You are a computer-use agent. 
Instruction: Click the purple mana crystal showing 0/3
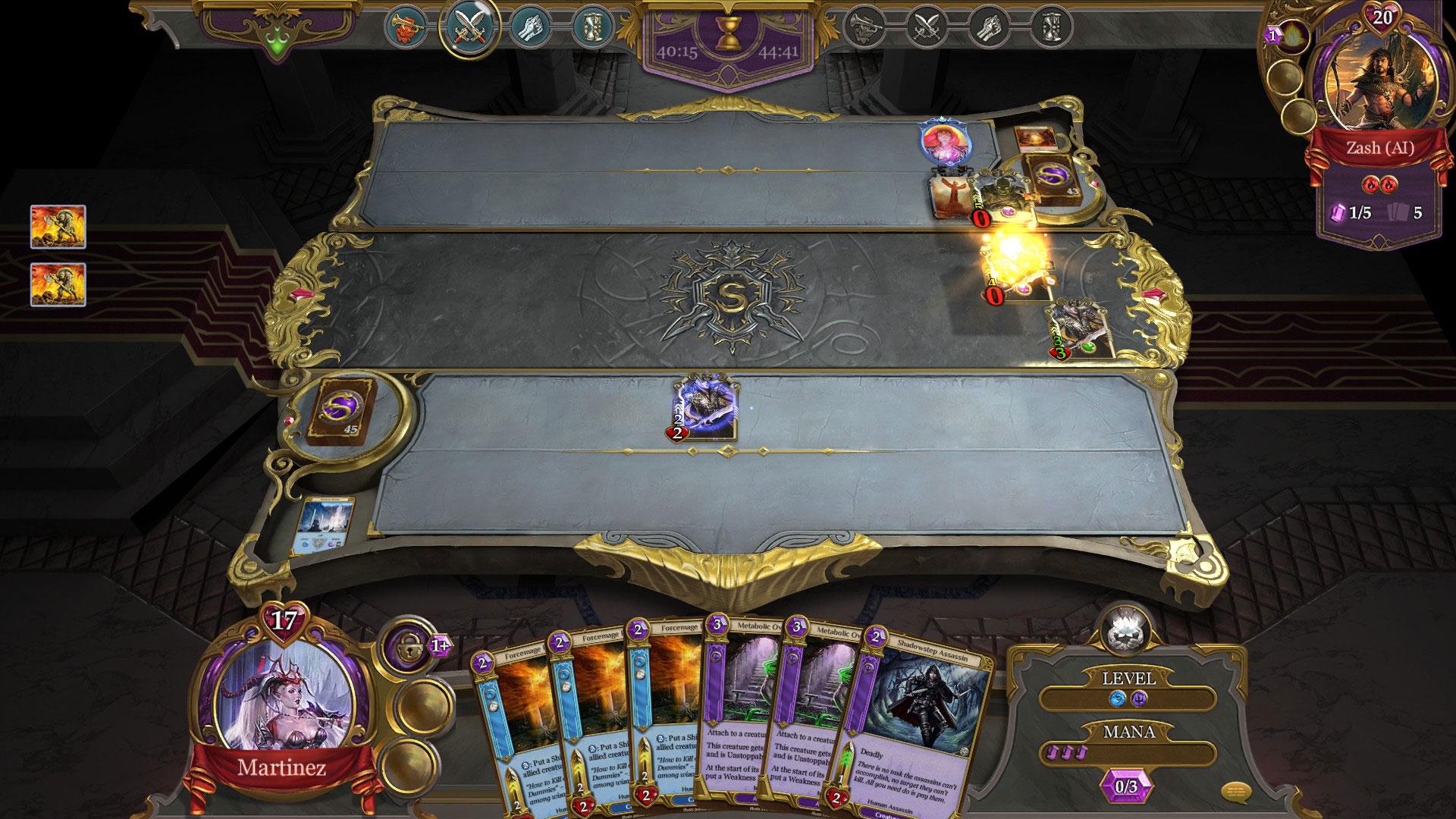[1126, 786]
